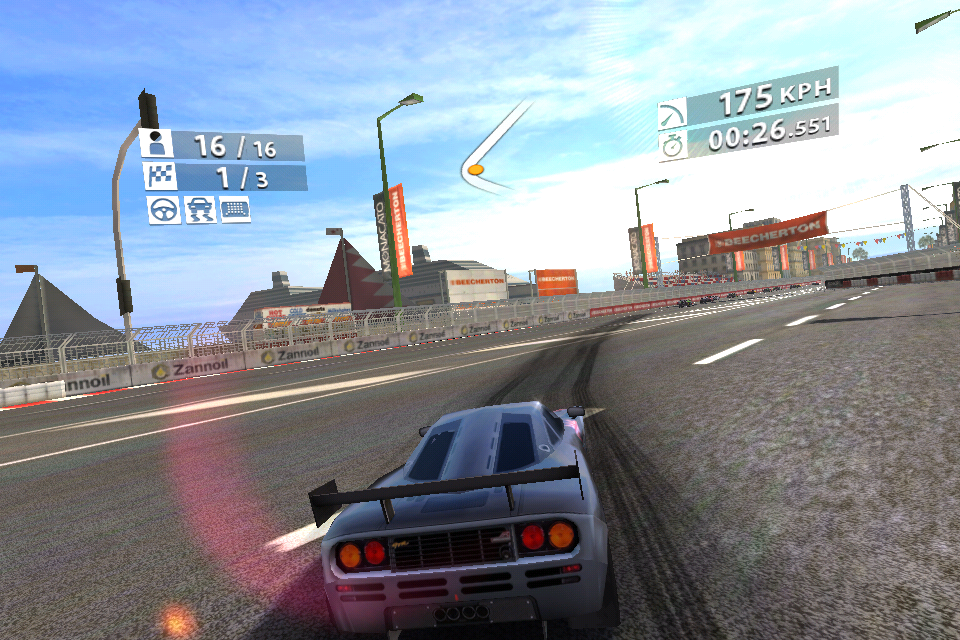Tap the steering wheel assist icon
The height and width of the screenshot is (640, 960).
[x=164, y=209]
